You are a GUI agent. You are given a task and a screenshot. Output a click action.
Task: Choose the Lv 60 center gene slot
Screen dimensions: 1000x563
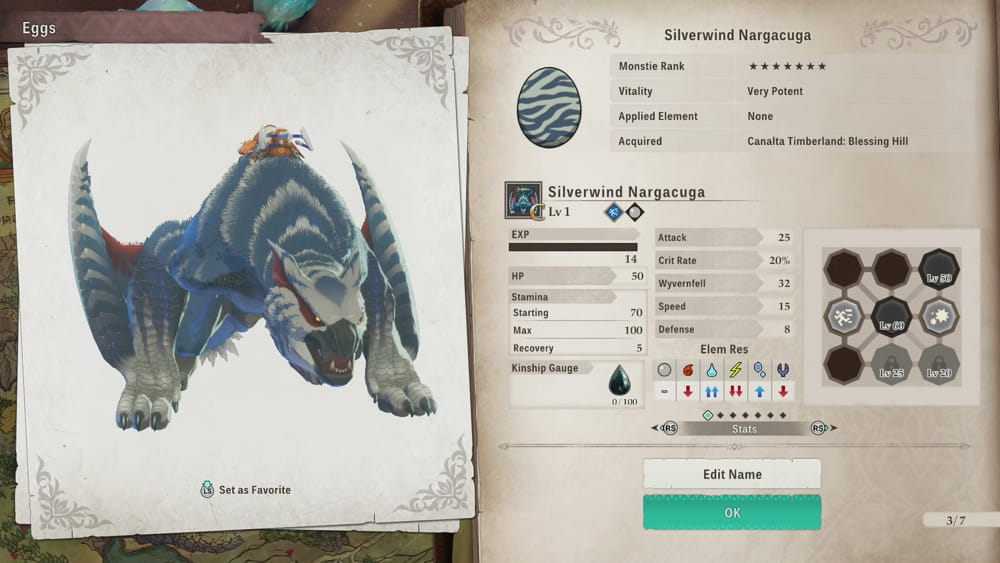click(x=890, y=318)
